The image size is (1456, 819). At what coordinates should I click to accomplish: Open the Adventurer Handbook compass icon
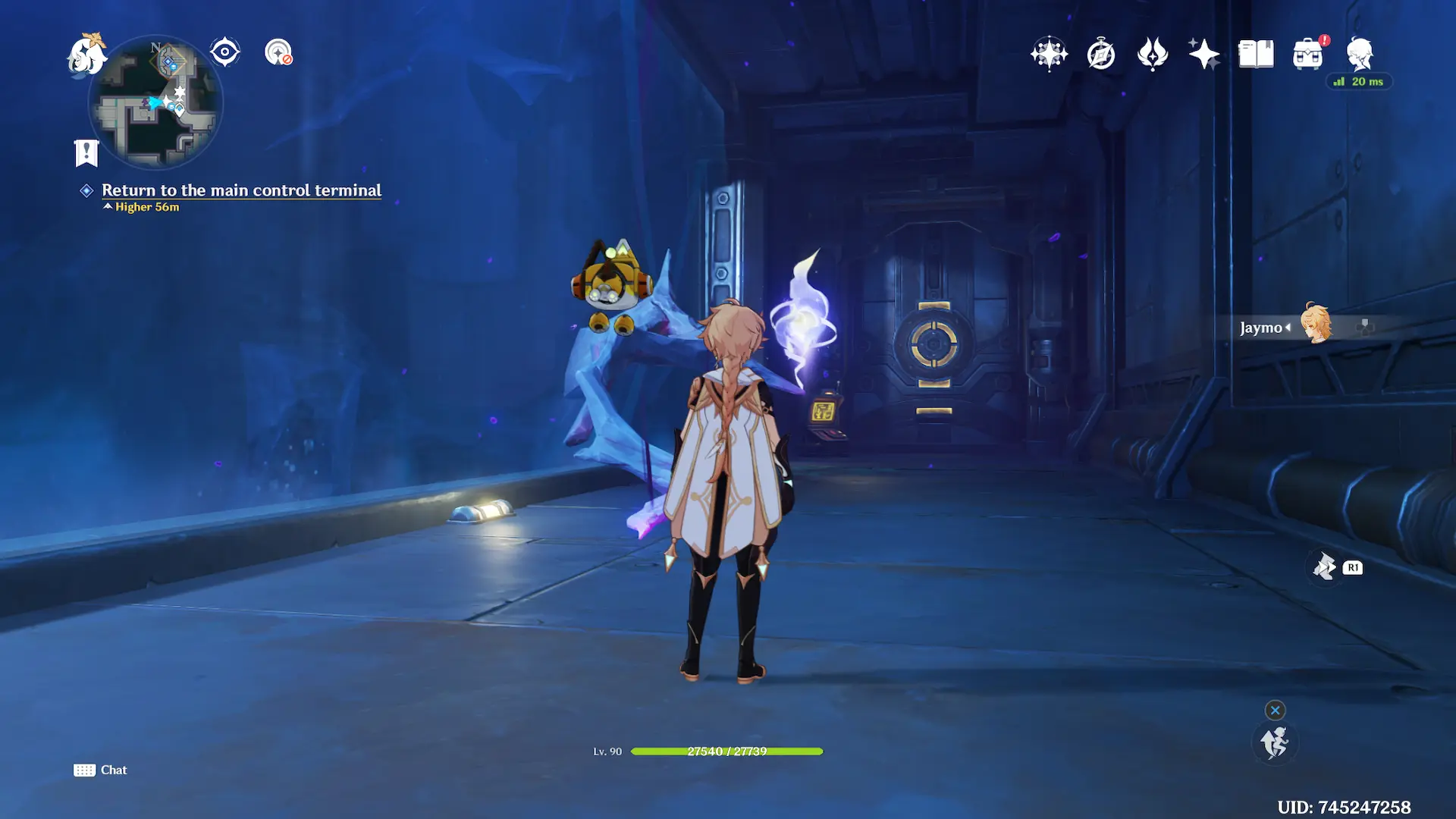click(1100, 54)
